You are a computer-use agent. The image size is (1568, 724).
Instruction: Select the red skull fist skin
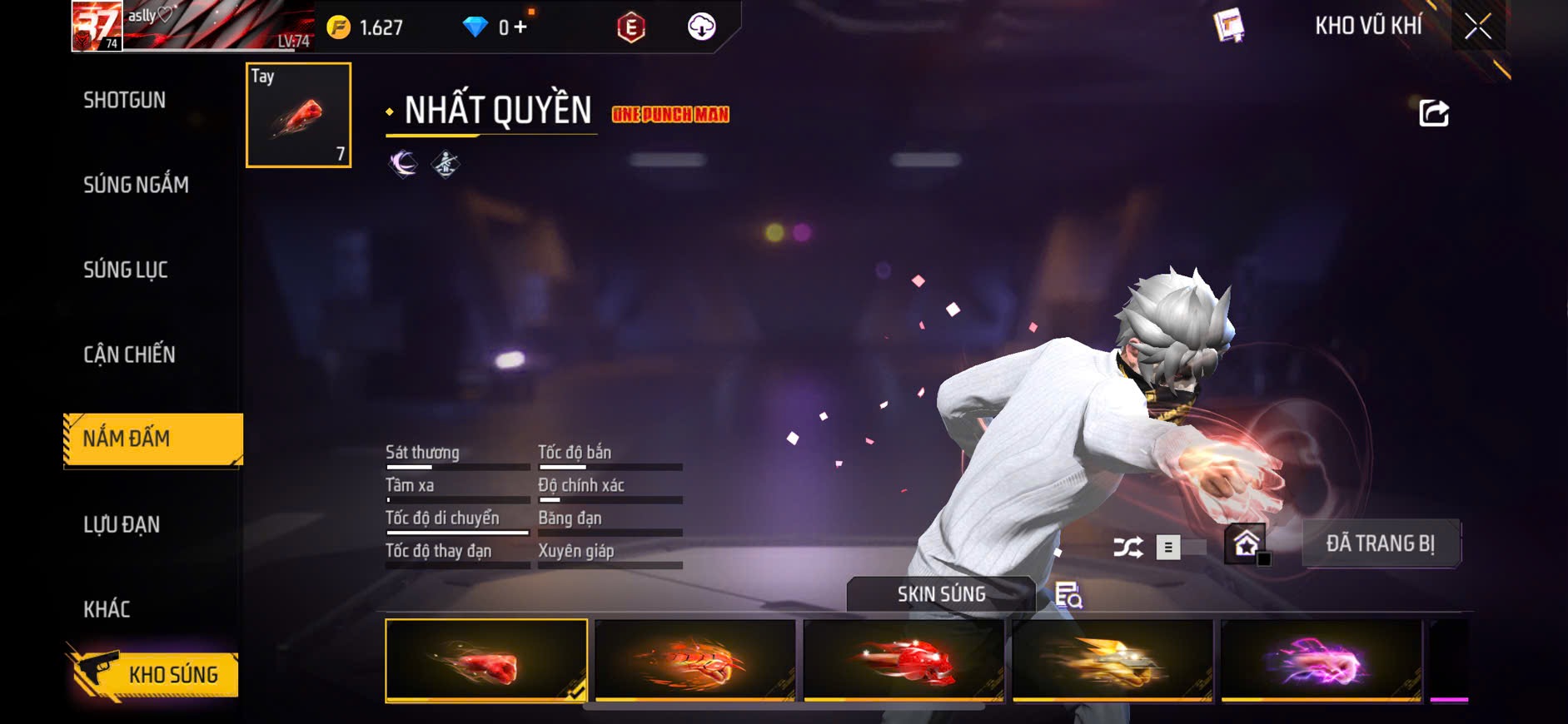point(903,661)
